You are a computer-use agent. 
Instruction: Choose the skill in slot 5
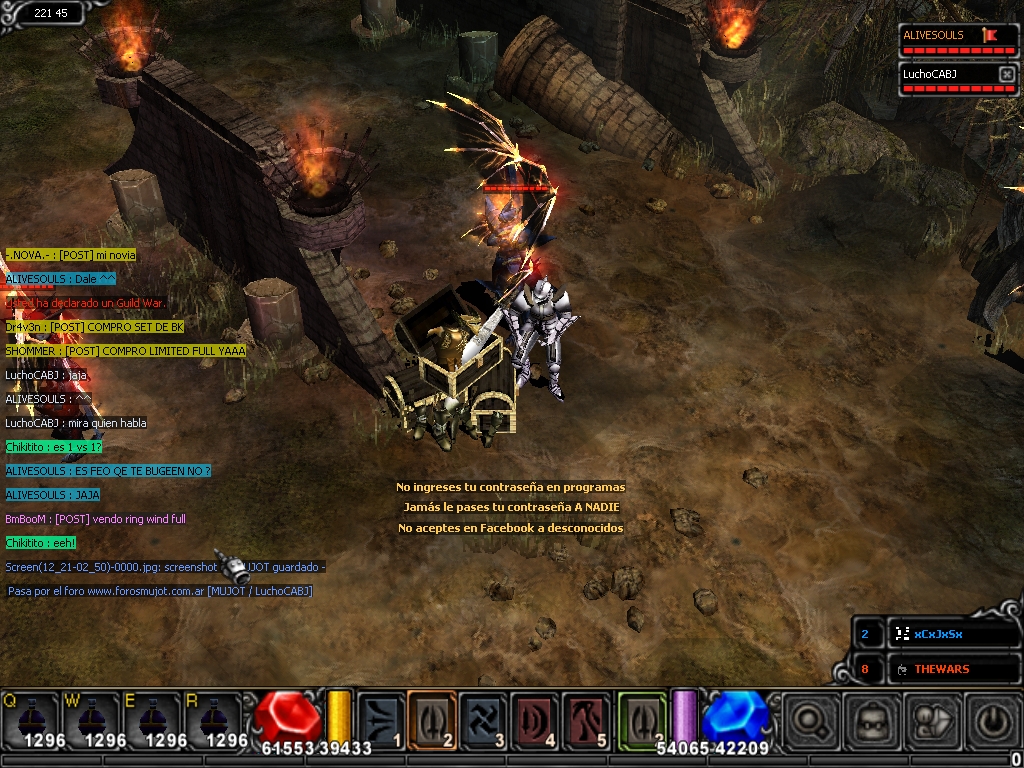[x=588, y=720]
